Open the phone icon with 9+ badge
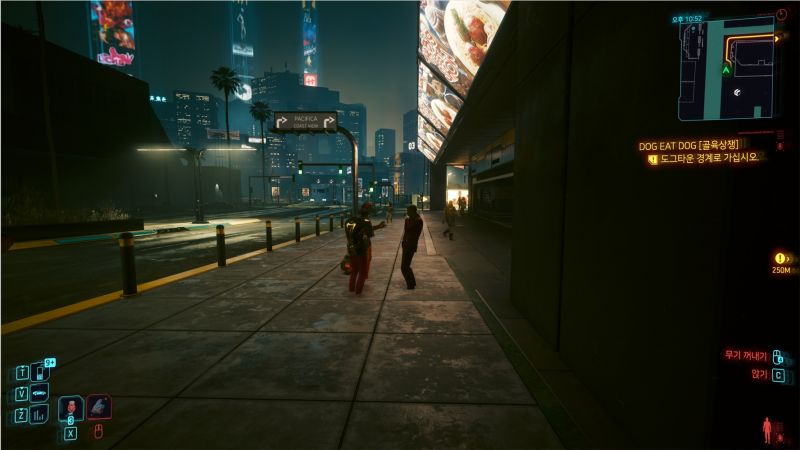 coord(40,371)
